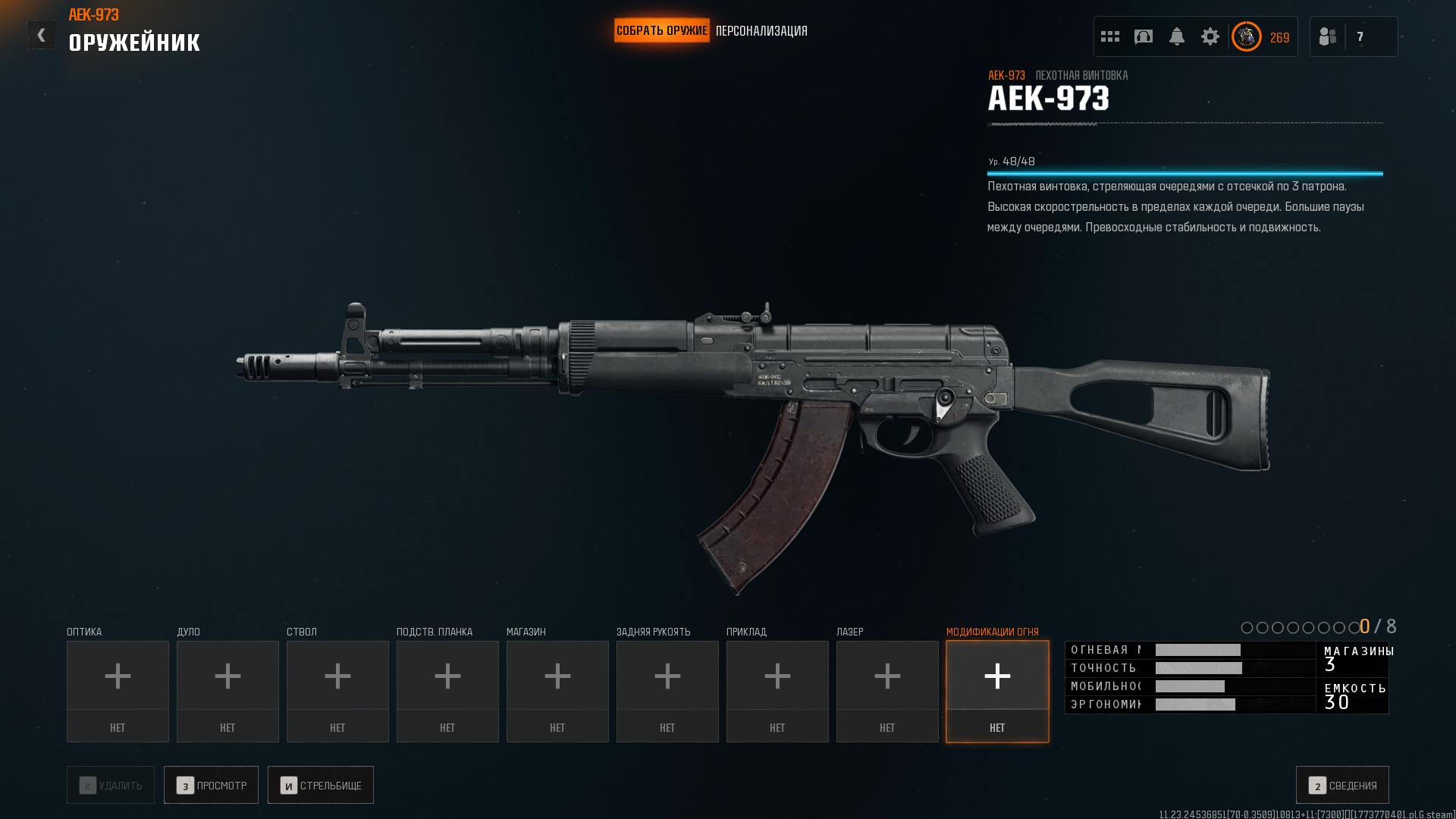Open the player profile emblem
Image resolution: width=1456 pixels, height=819 pixels.
[1247, 36]
